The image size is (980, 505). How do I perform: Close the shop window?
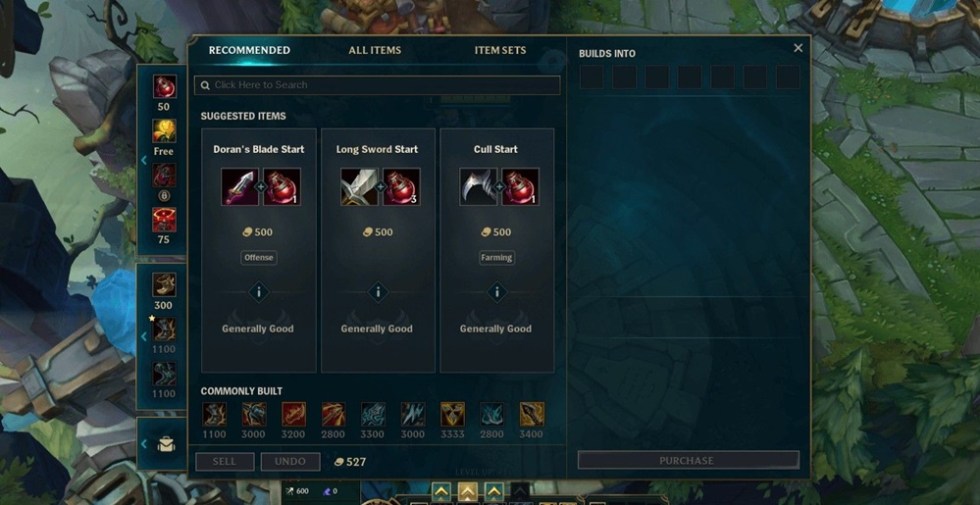pyautogui.click(x=798, y=48)
